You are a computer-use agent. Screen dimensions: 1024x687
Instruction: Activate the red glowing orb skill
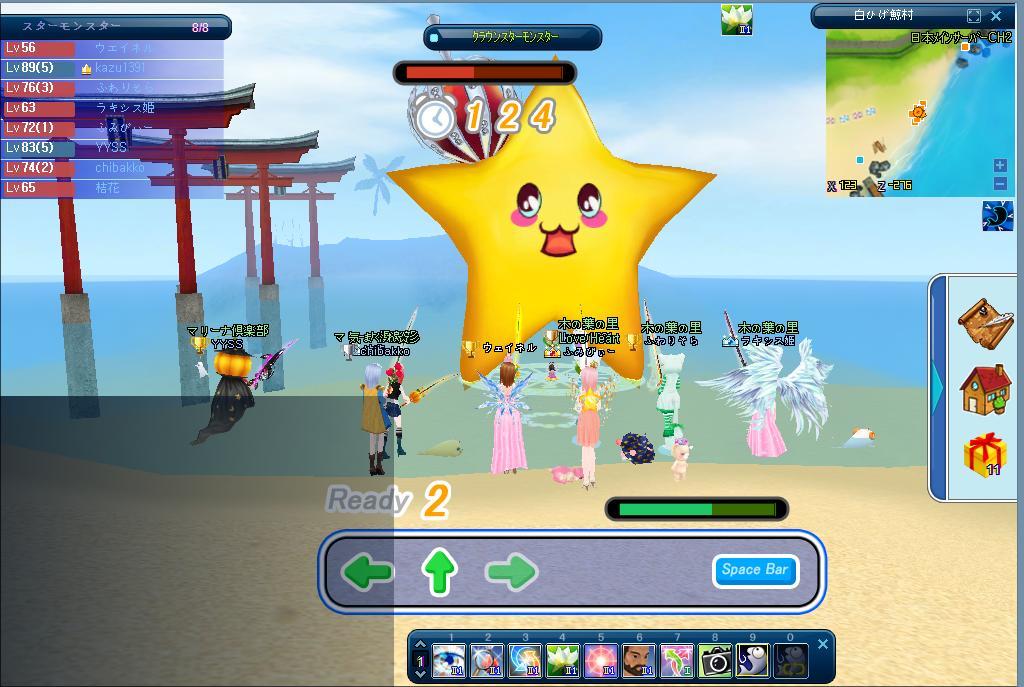(x=601, y=661)
